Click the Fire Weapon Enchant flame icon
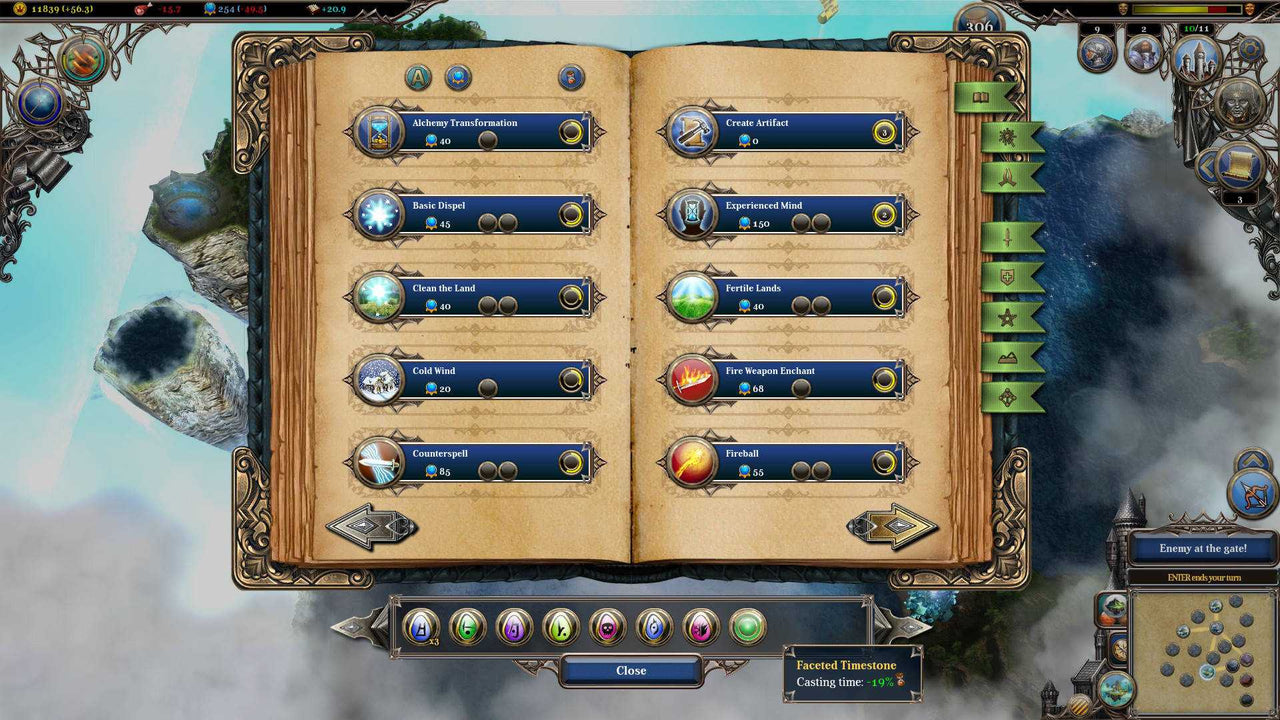Screen dimensions: 1280x720 click(x=691, y=378)
